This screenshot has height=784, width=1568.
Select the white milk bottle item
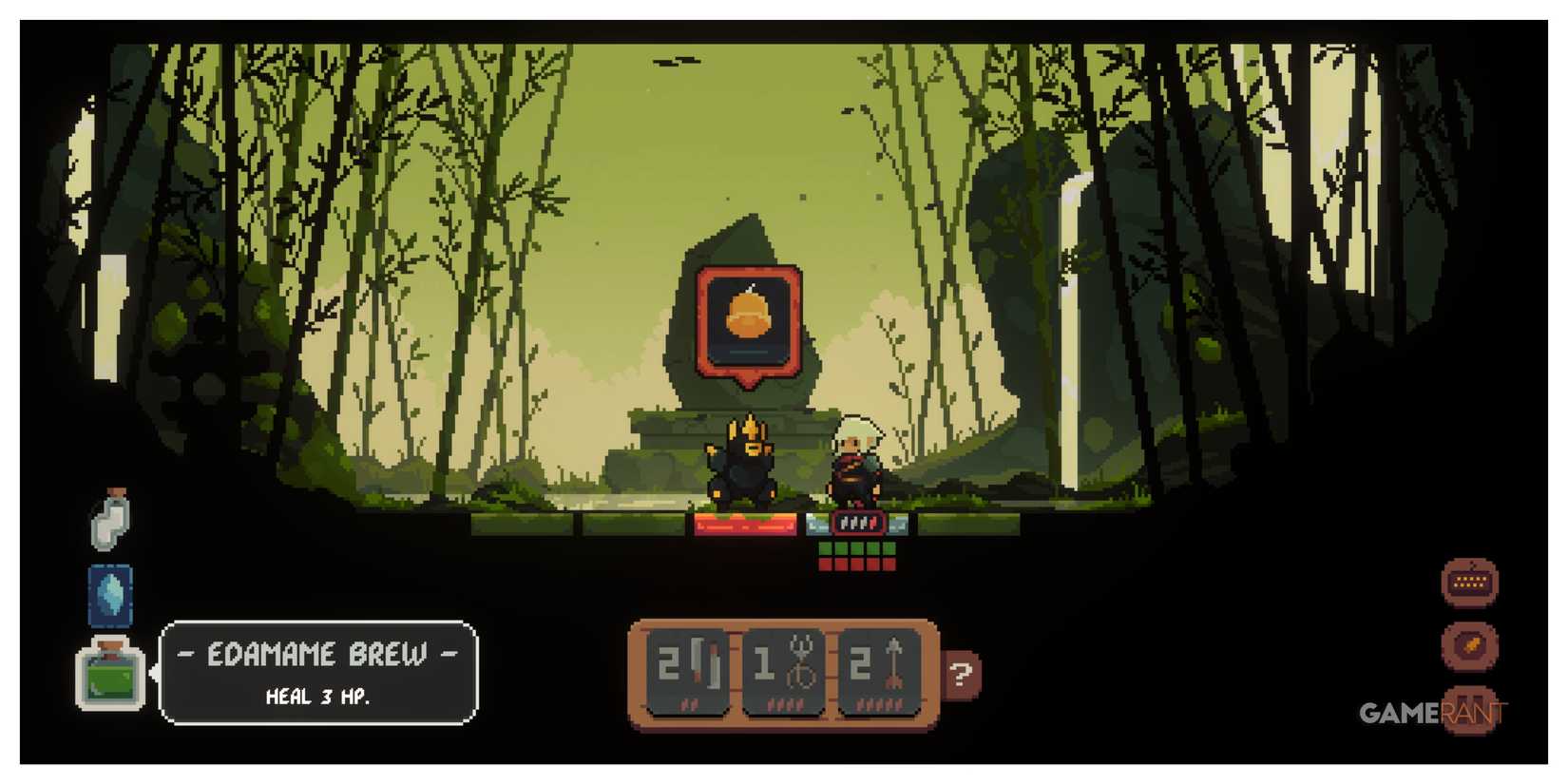coord(109,518)
